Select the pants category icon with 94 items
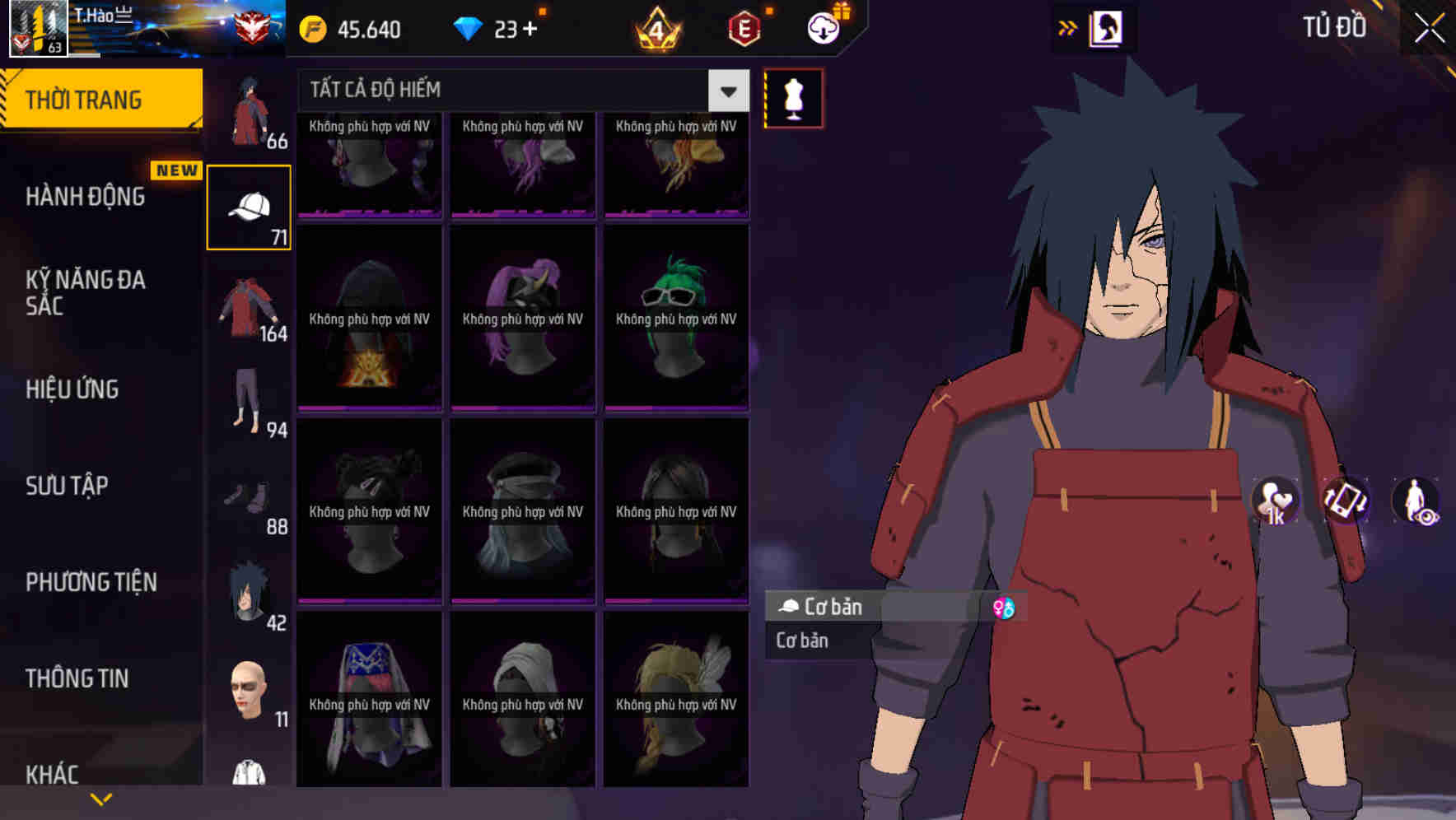 pyautogui.click(x=250, y=397)
